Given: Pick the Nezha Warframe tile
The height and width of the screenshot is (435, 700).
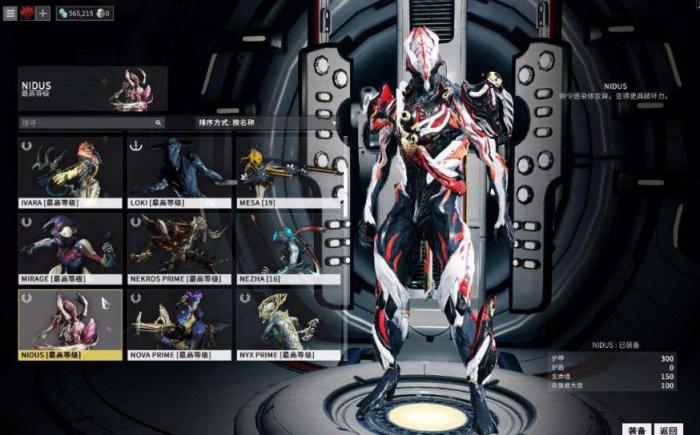Looking at the screenshot, I should coord(286,248).
